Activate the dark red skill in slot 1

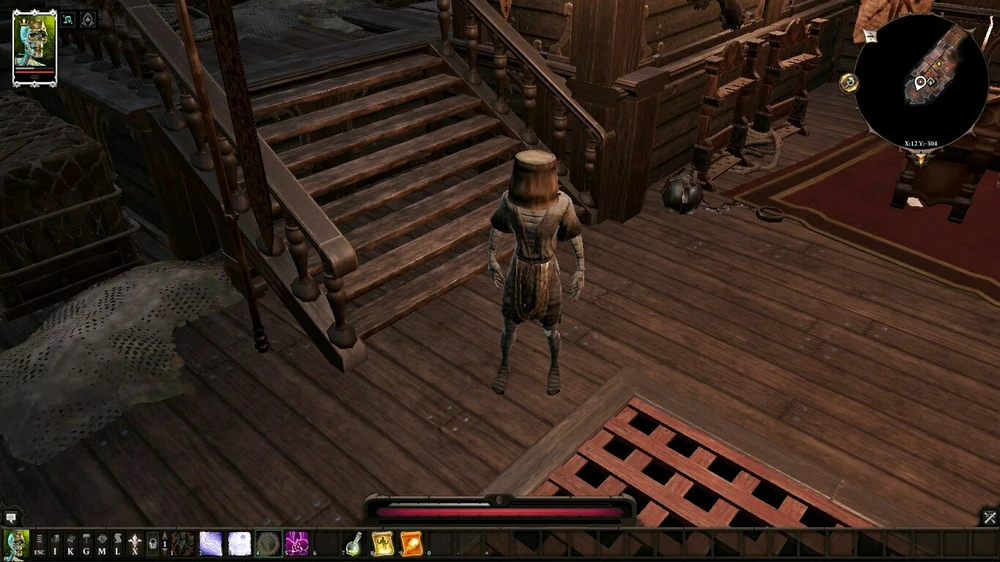pyautogui.click(x=183, y=544)
